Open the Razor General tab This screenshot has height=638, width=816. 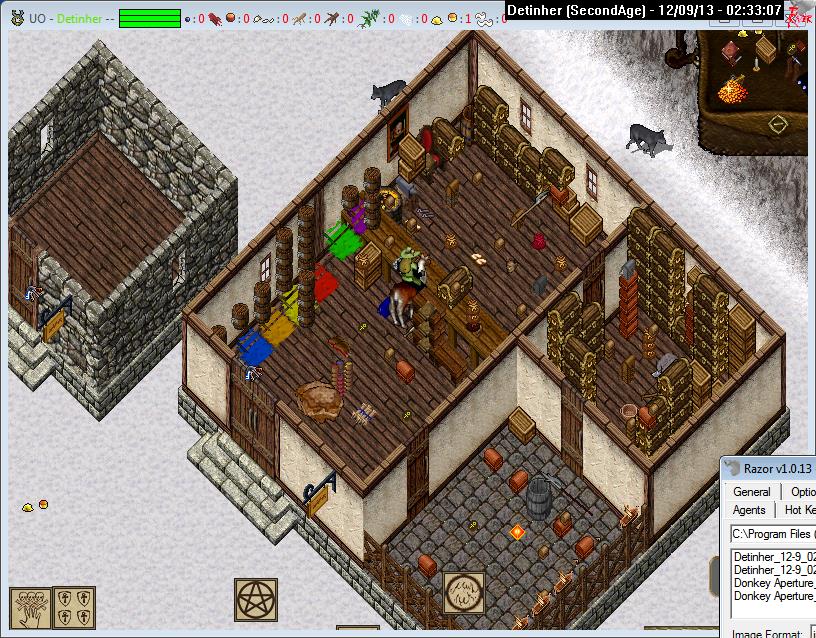click(751, 491)
